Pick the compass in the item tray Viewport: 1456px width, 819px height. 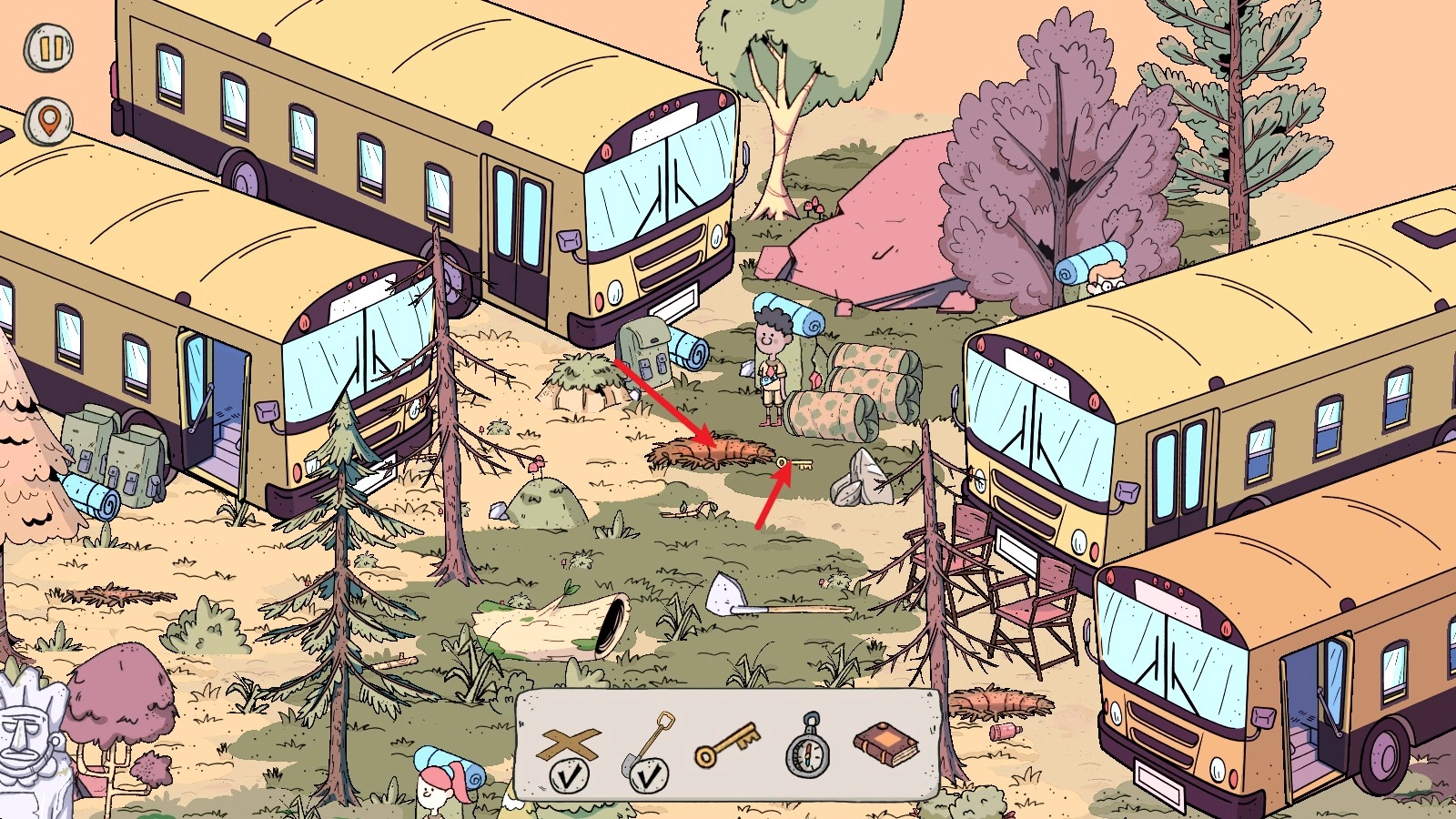808,748
